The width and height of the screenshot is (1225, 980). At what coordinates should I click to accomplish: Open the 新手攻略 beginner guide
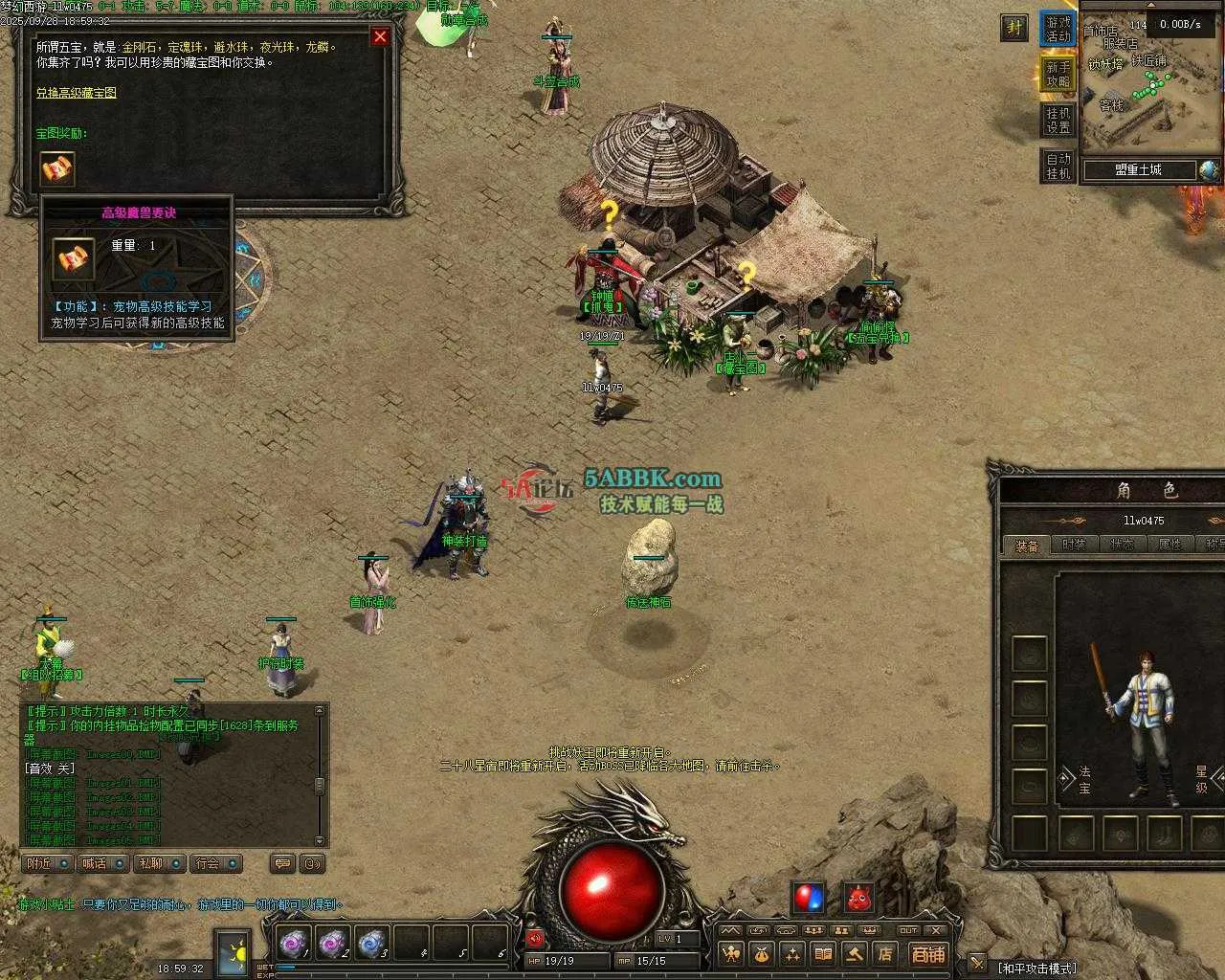click(x=1058, y=74)
